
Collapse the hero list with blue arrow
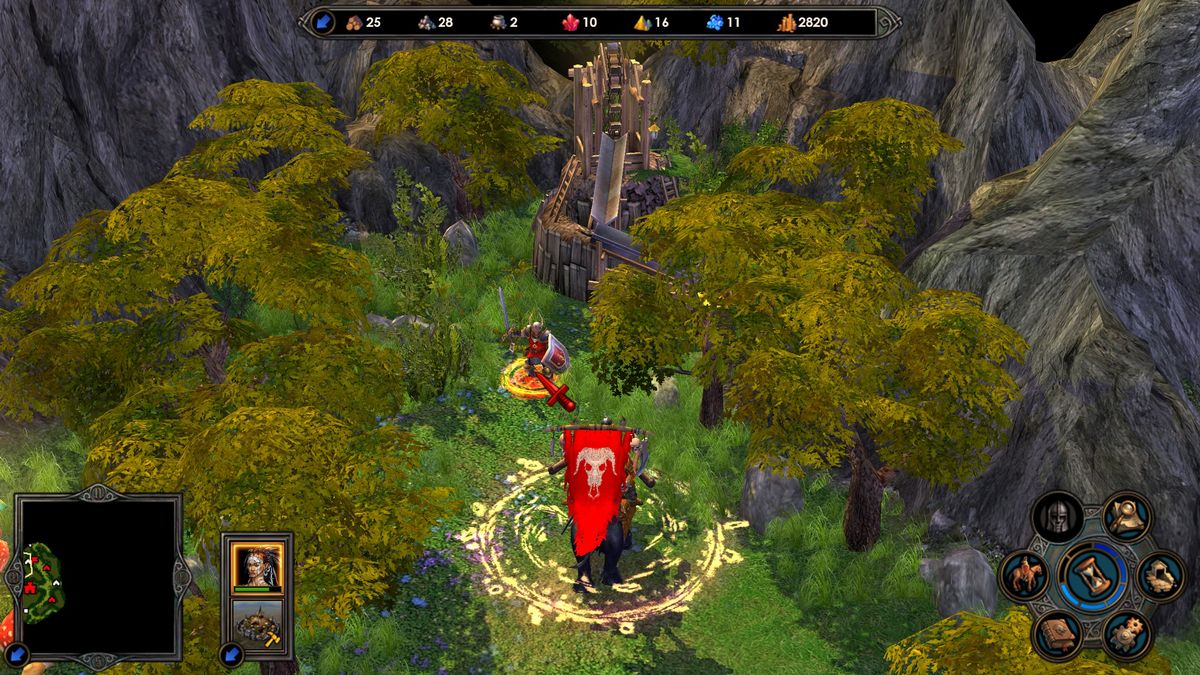click(x=232, y=657)
